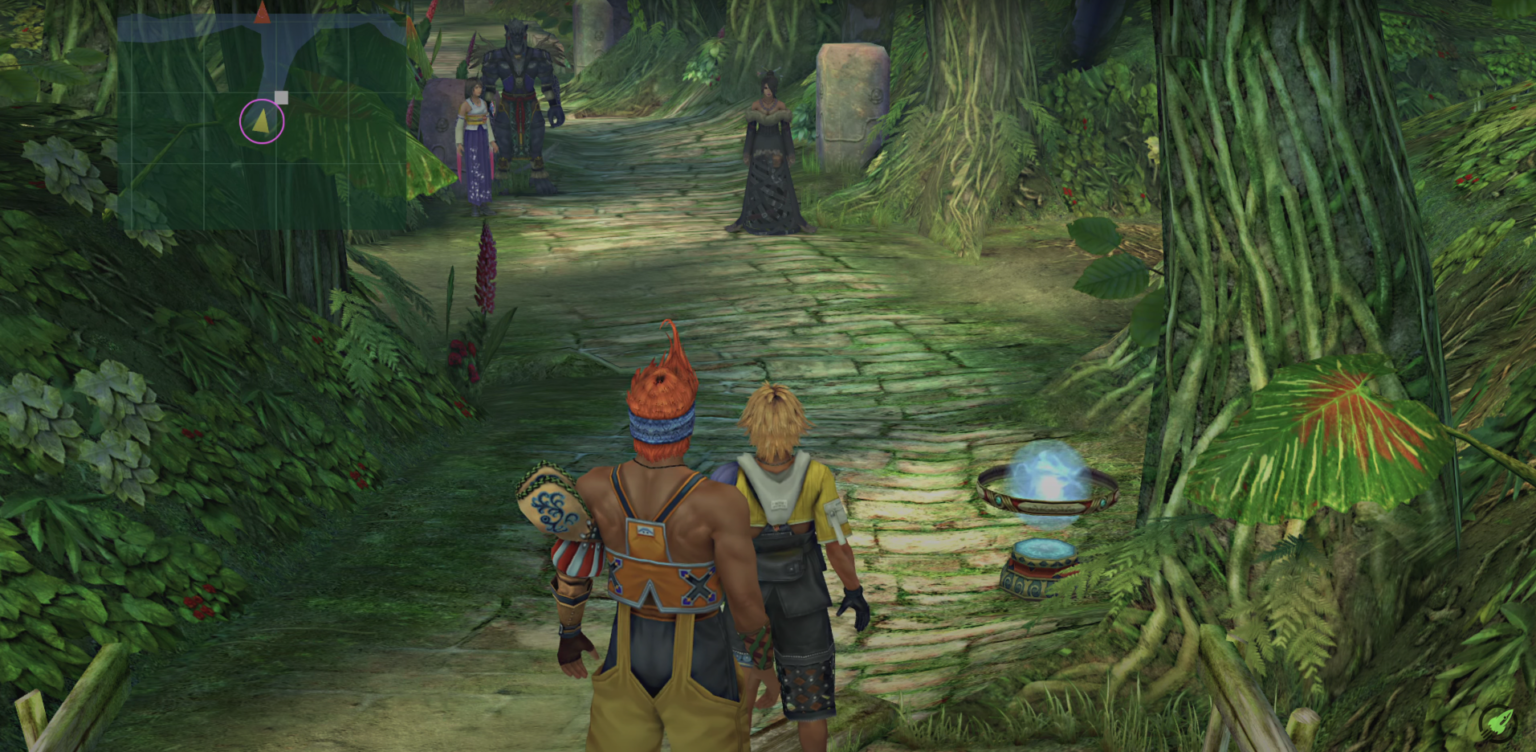
Task: Click Yuna standing near Kimahri
Action: (x=477, y=130)
